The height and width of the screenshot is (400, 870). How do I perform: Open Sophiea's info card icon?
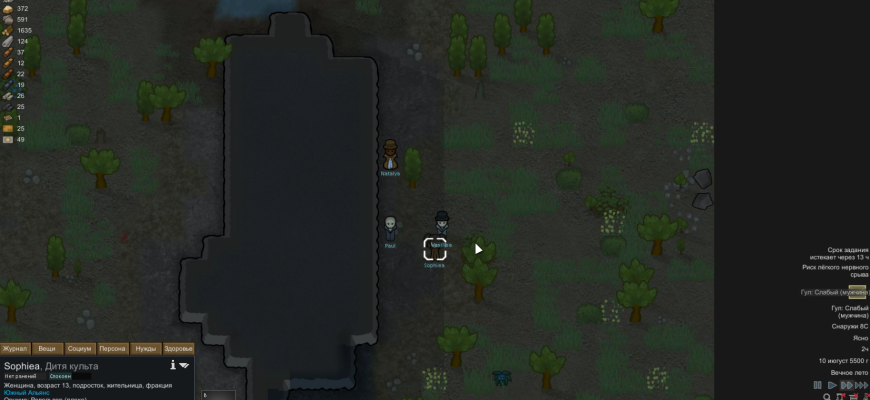click(173, 365)
